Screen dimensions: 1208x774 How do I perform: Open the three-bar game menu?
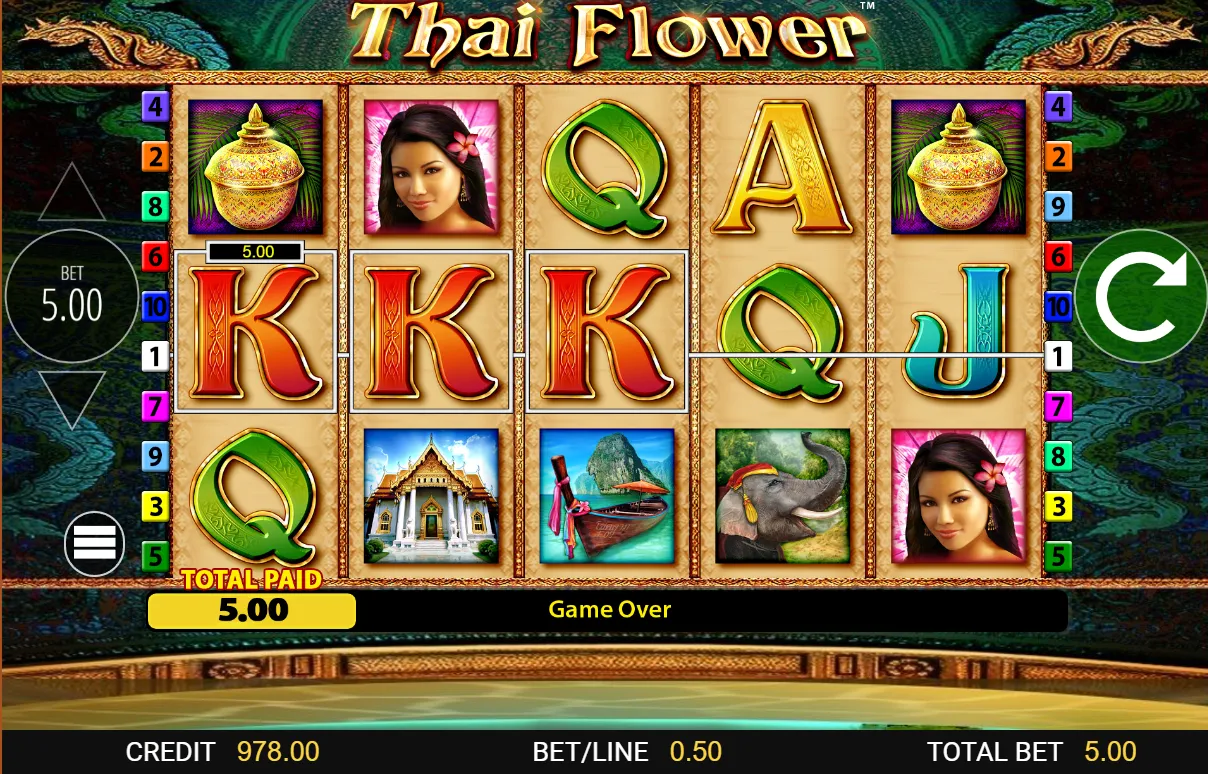94,543
